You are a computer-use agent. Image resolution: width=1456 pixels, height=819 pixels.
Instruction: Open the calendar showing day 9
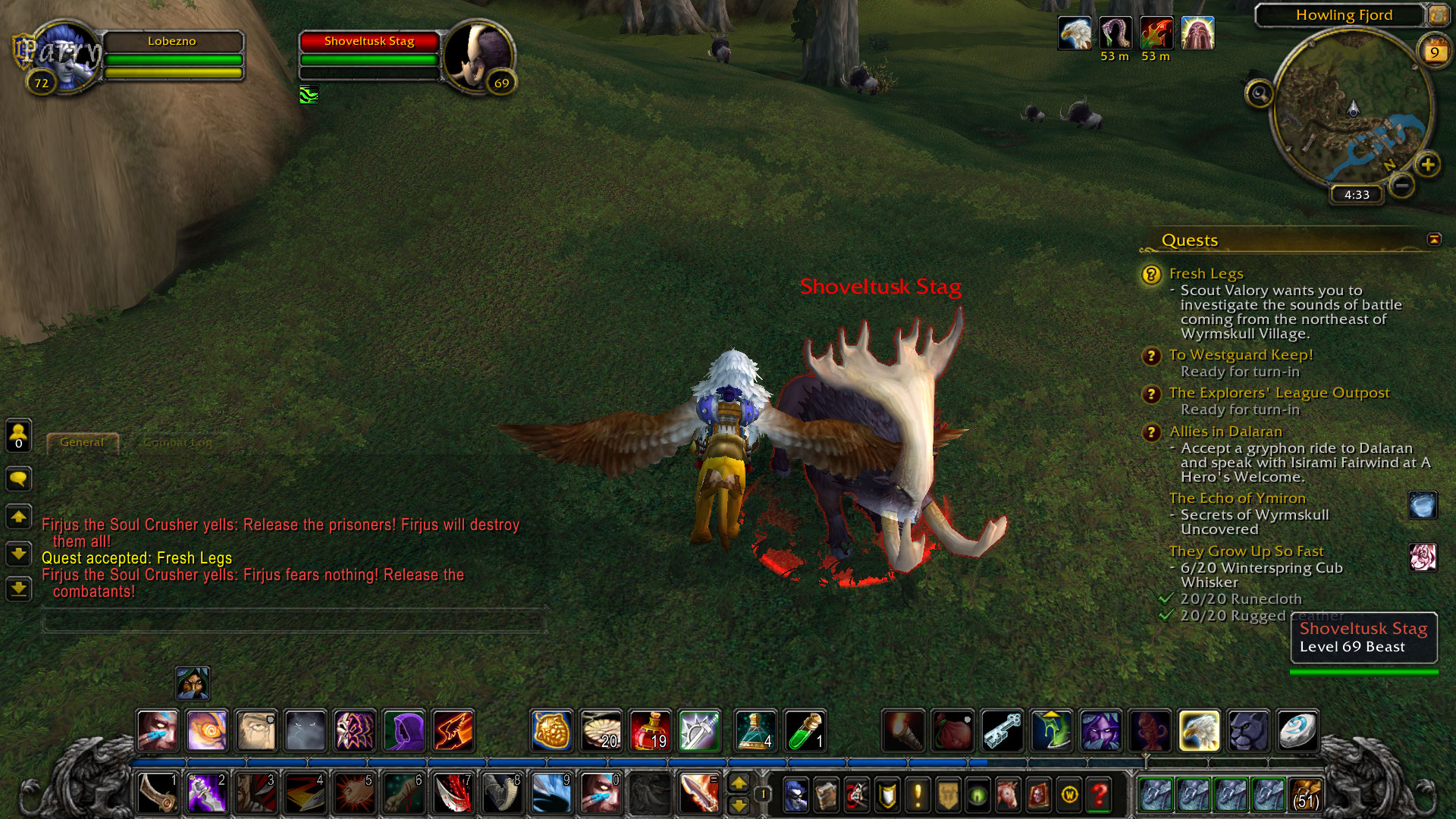click(1433, 51)
